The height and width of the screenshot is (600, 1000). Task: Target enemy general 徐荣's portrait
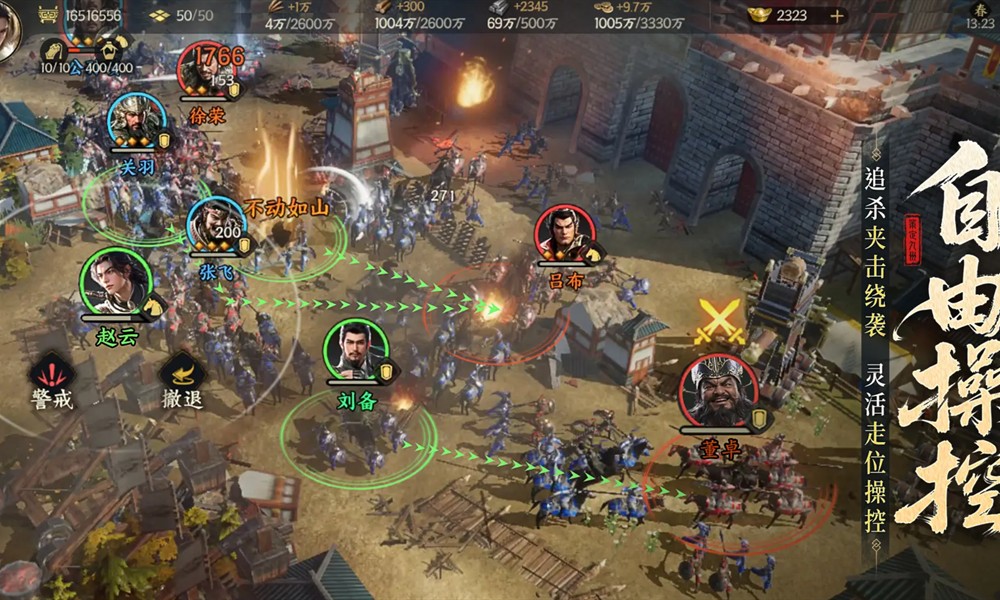205,70
